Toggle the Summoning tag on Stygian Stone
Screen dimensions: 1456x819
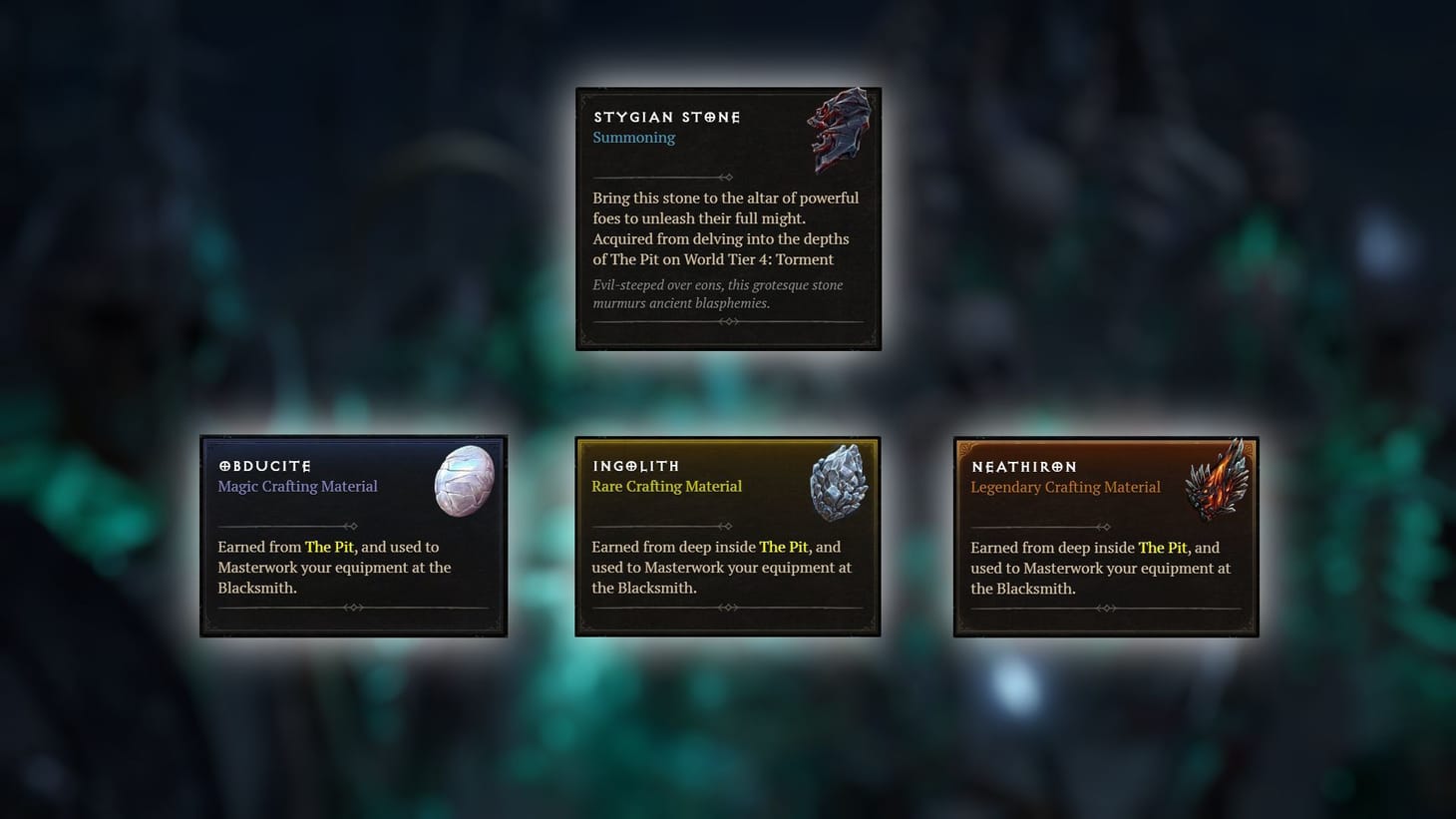634,137
